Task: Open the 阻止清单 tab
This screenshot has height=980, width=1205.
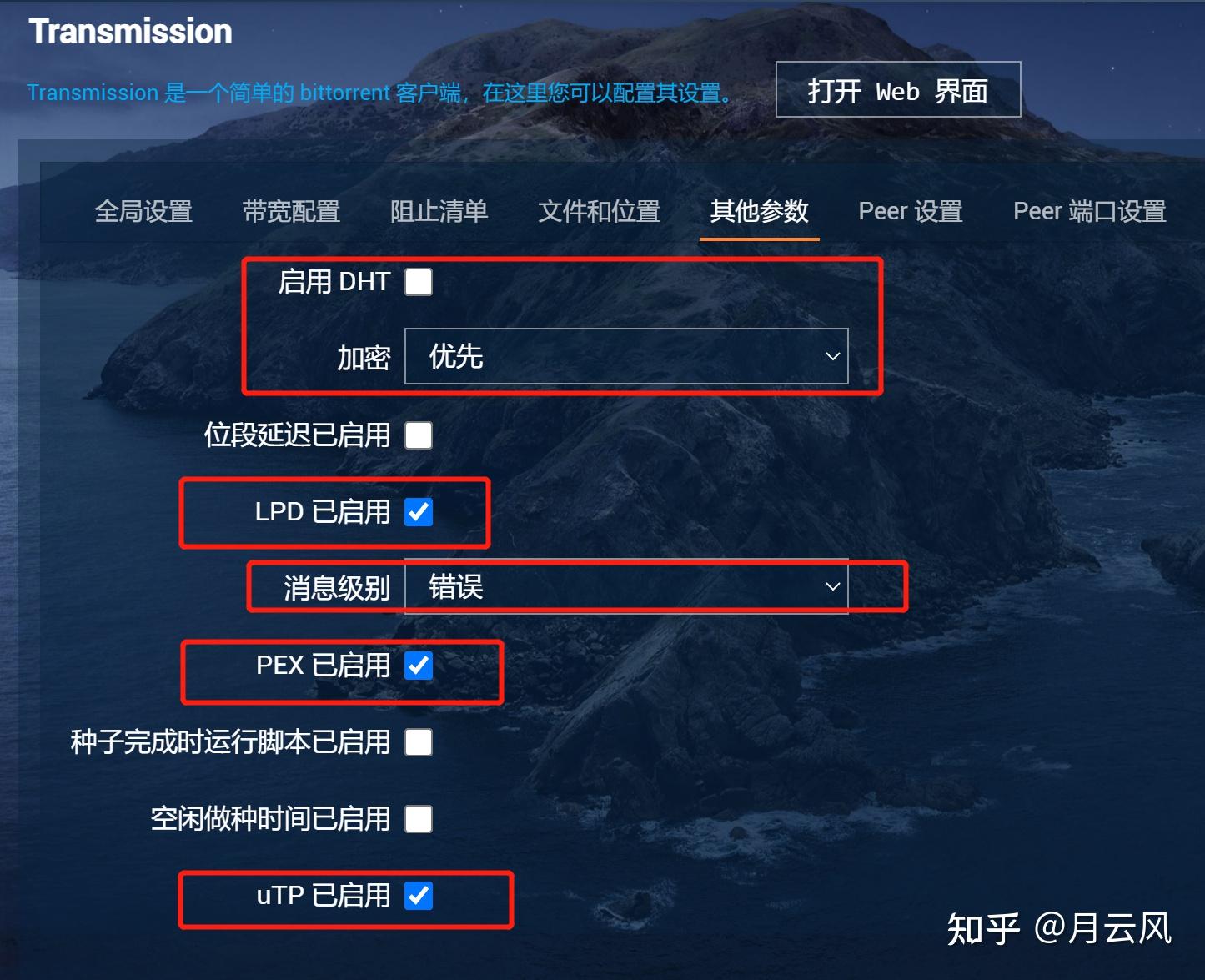Action: (x=439, y=211)
